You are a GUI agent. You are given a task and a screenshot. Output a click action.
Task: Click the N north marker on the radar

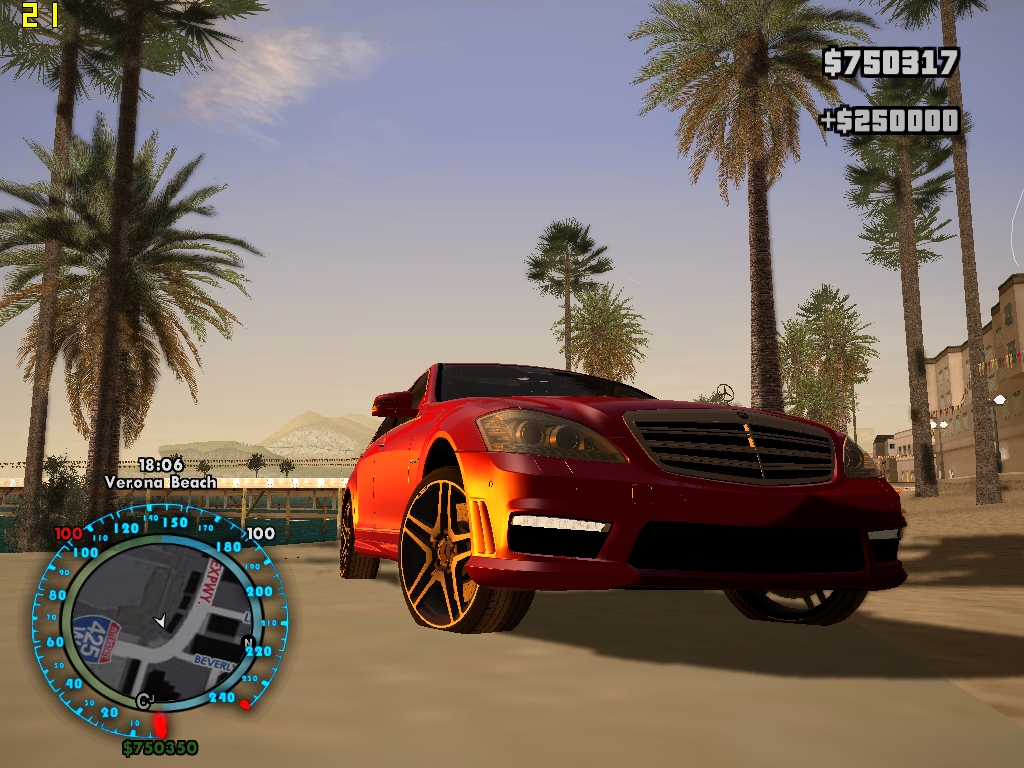(x=249, y=642)
